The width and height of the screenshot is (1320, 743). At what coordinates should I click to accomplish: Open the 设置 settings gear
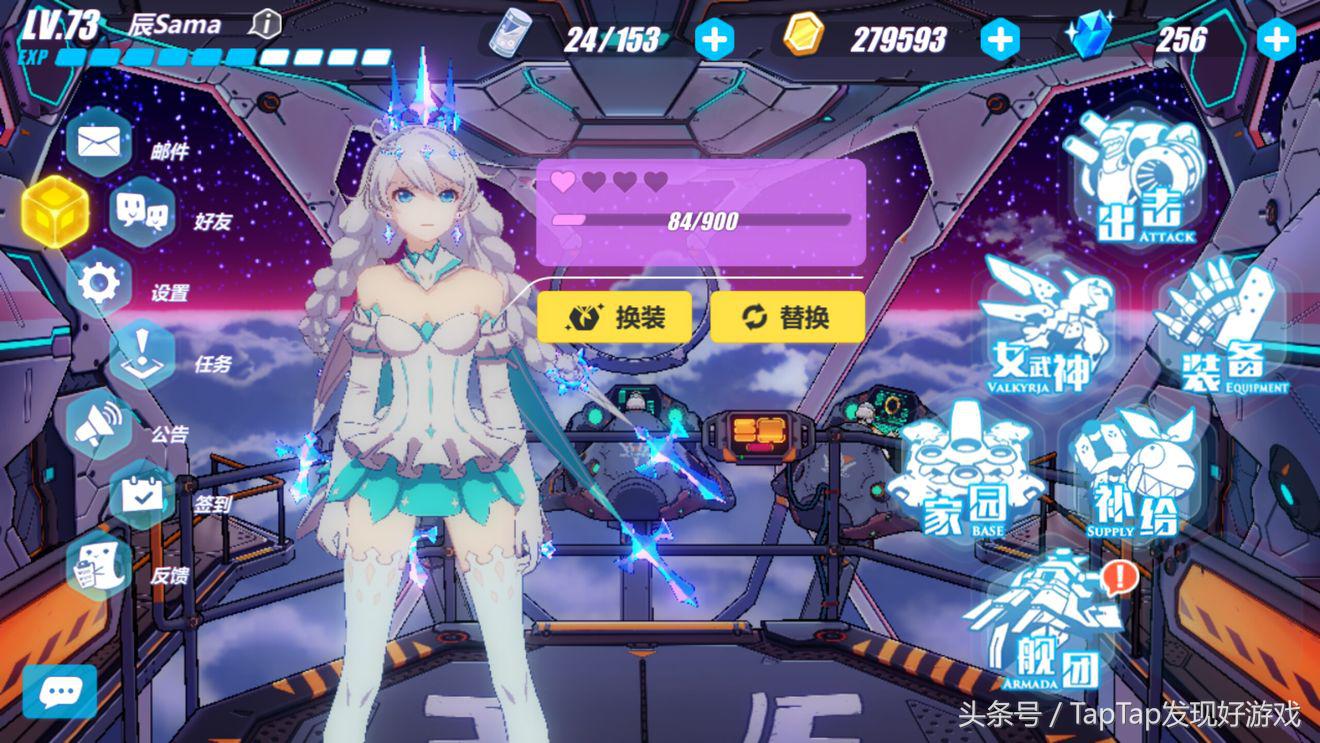(x=99, y=283)
